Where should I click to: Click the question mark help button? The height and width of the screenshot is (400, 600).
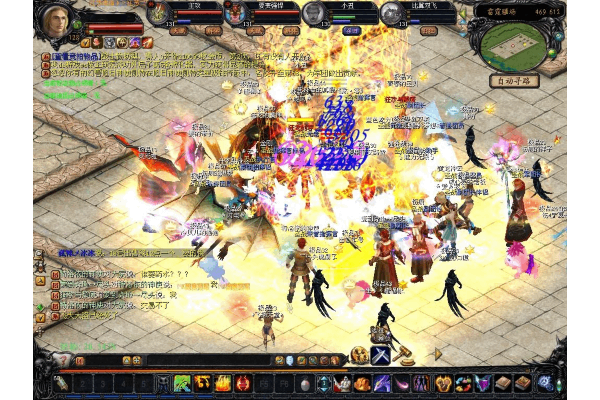click(x=64, y=360)
